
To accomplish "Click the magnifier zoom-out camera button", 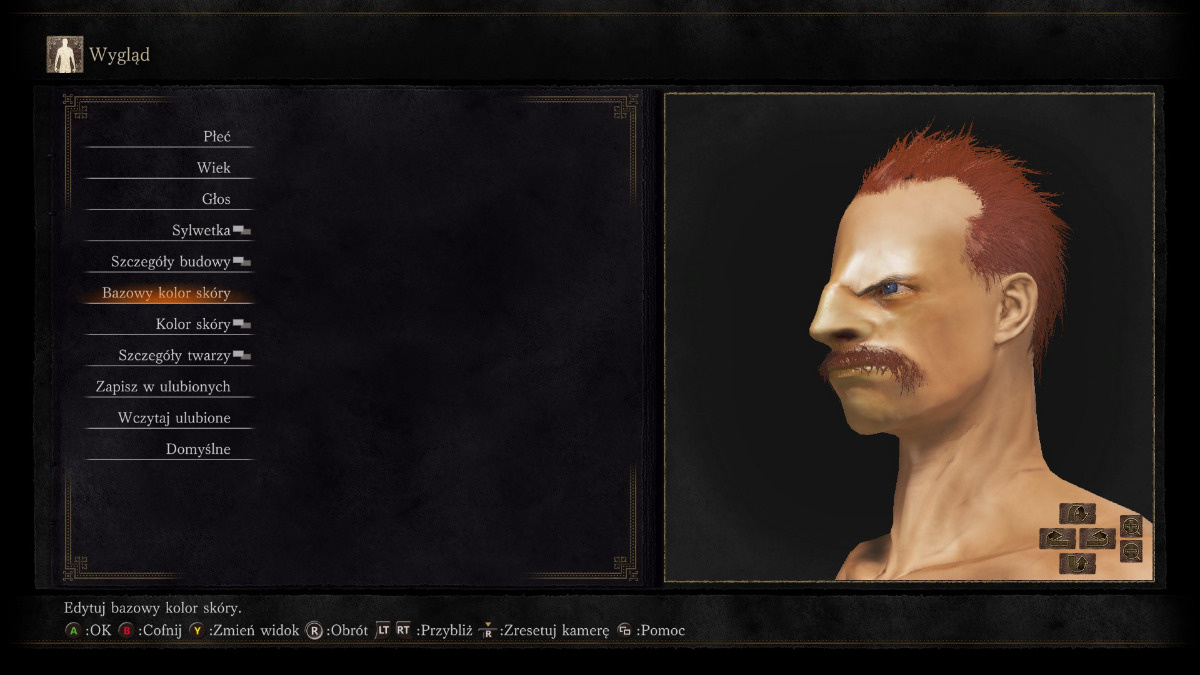I will click(x=1131, y=551).
